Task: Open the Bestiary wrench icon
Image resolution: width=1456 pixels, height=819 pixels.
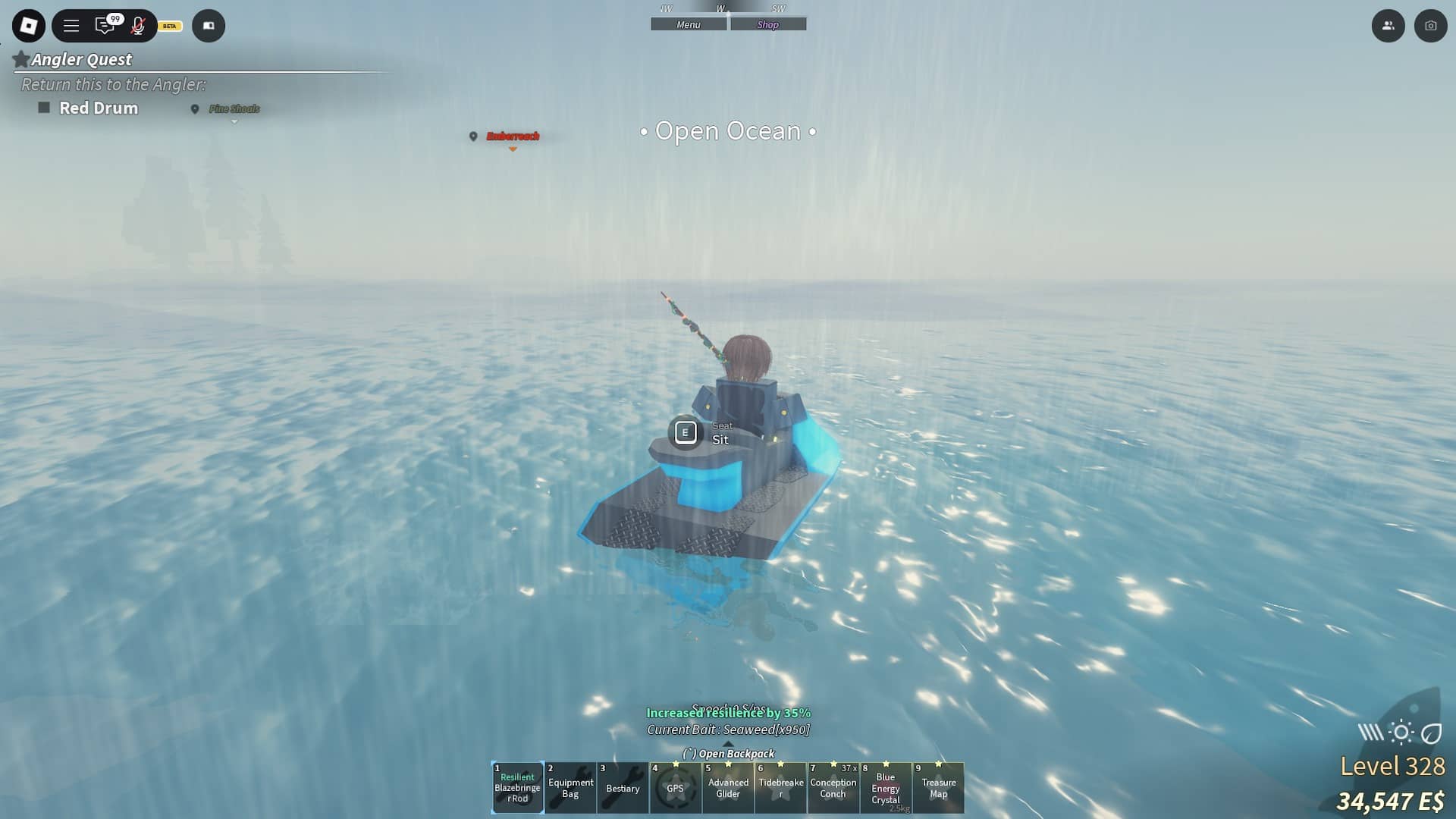Action: point(623,788)
